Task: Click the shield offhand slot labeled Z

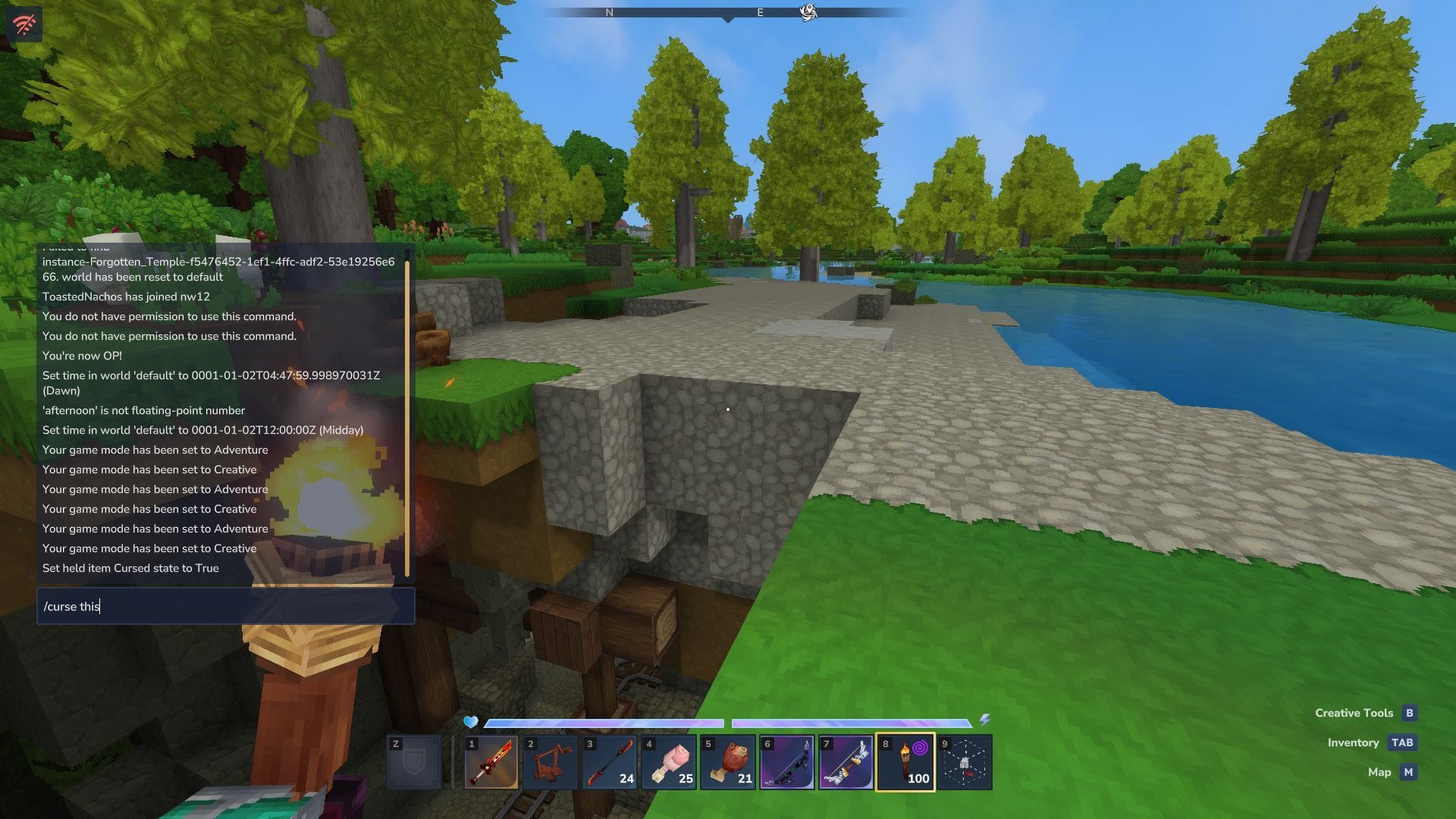Action: [414, 762]
